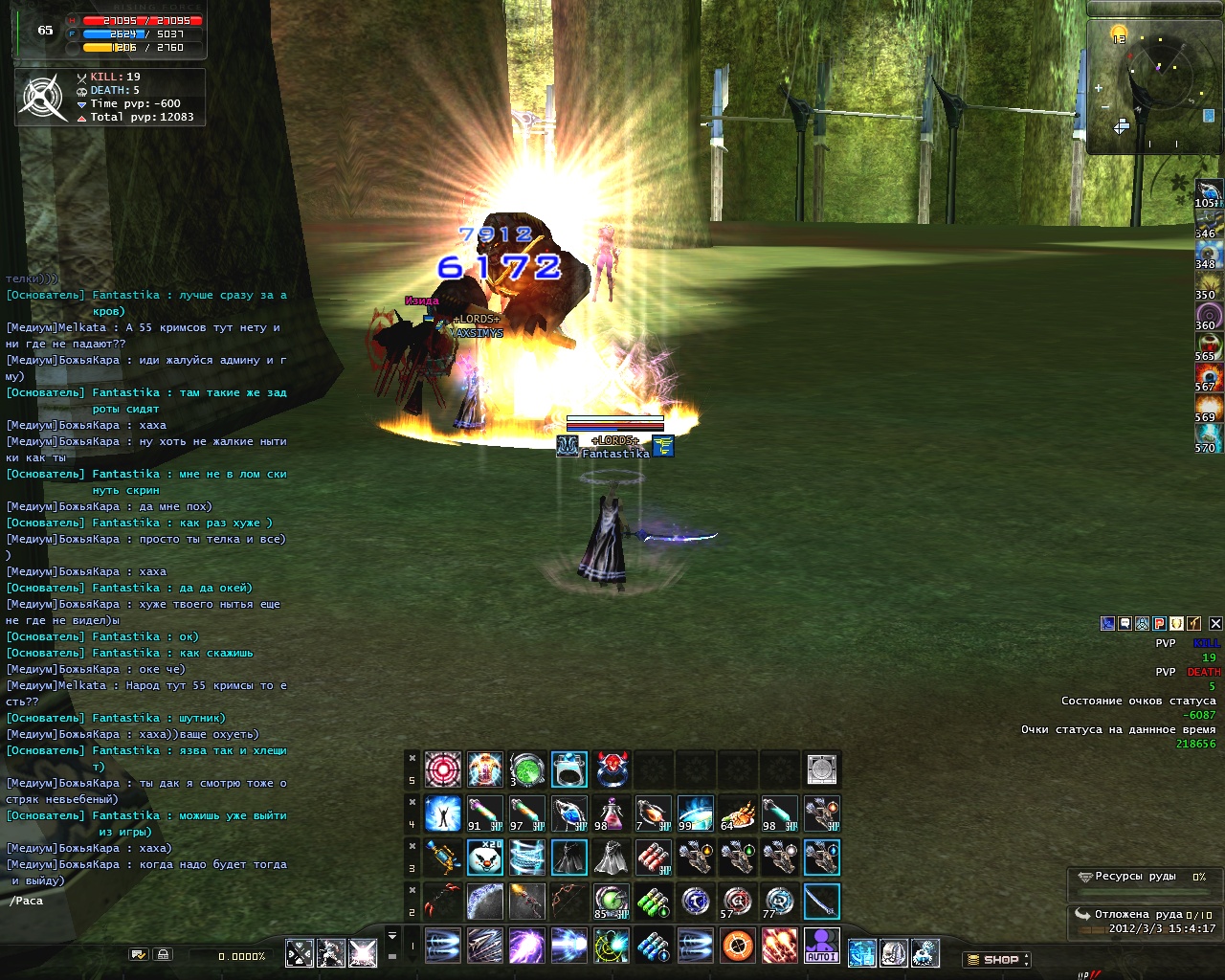Select the red ammo cartridges slot
Viewport: 1225px width, 980px height.
pos(654,857)
